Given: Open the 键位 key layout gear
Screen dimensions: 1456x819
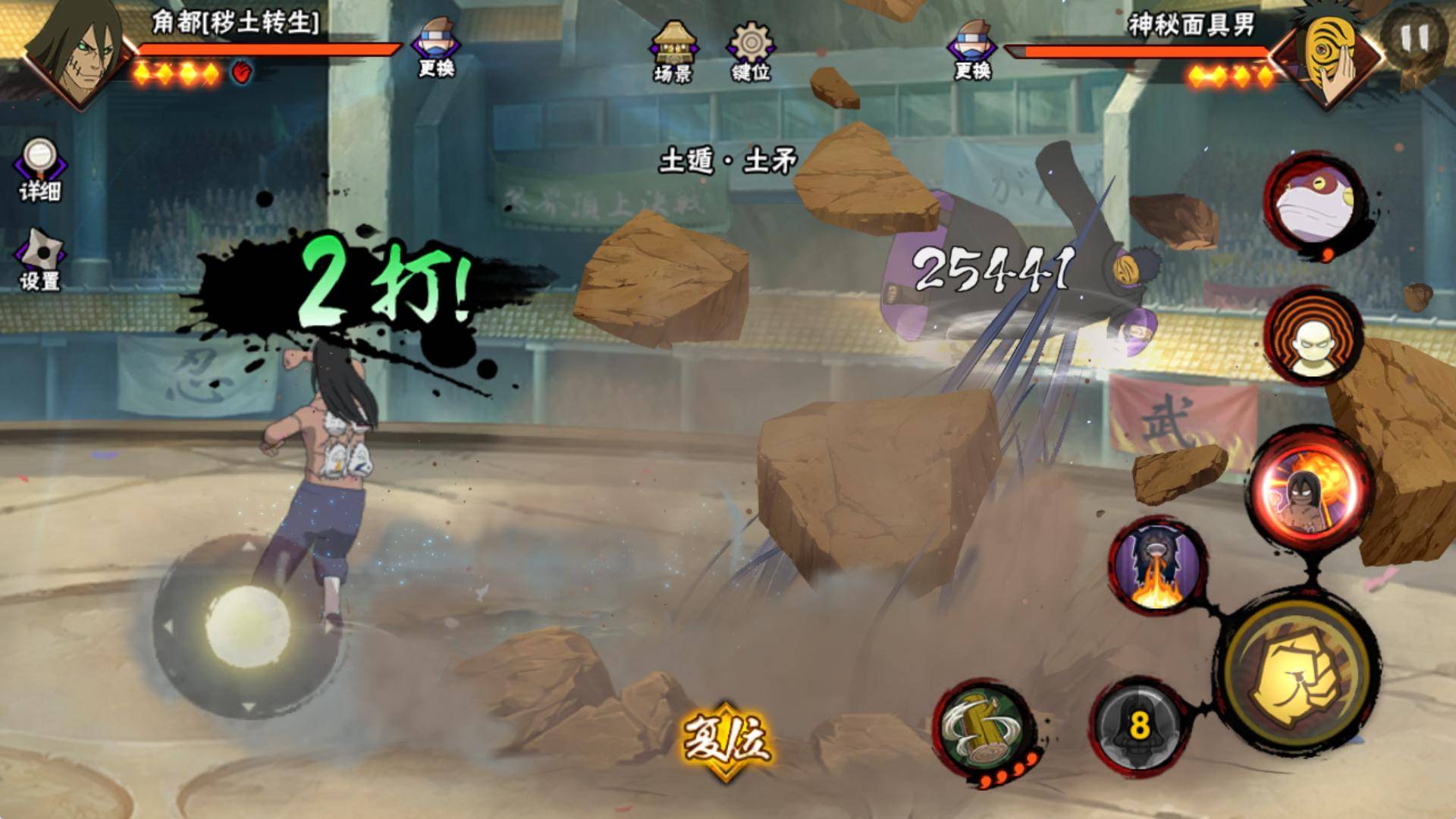Looking at the screenshot, I should pos(751,50).
